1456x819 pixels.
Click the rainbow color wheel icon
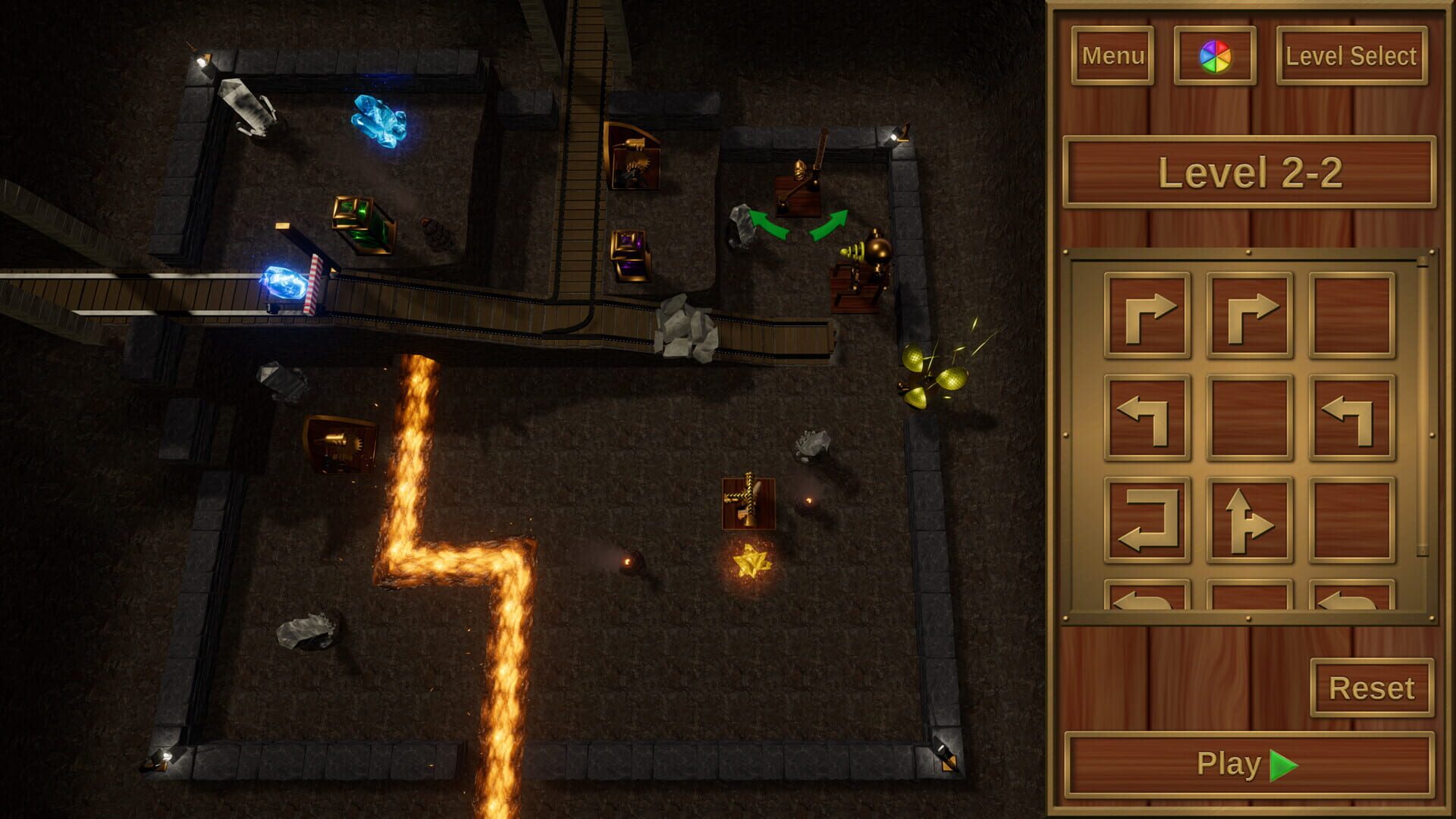[1217, 55]
